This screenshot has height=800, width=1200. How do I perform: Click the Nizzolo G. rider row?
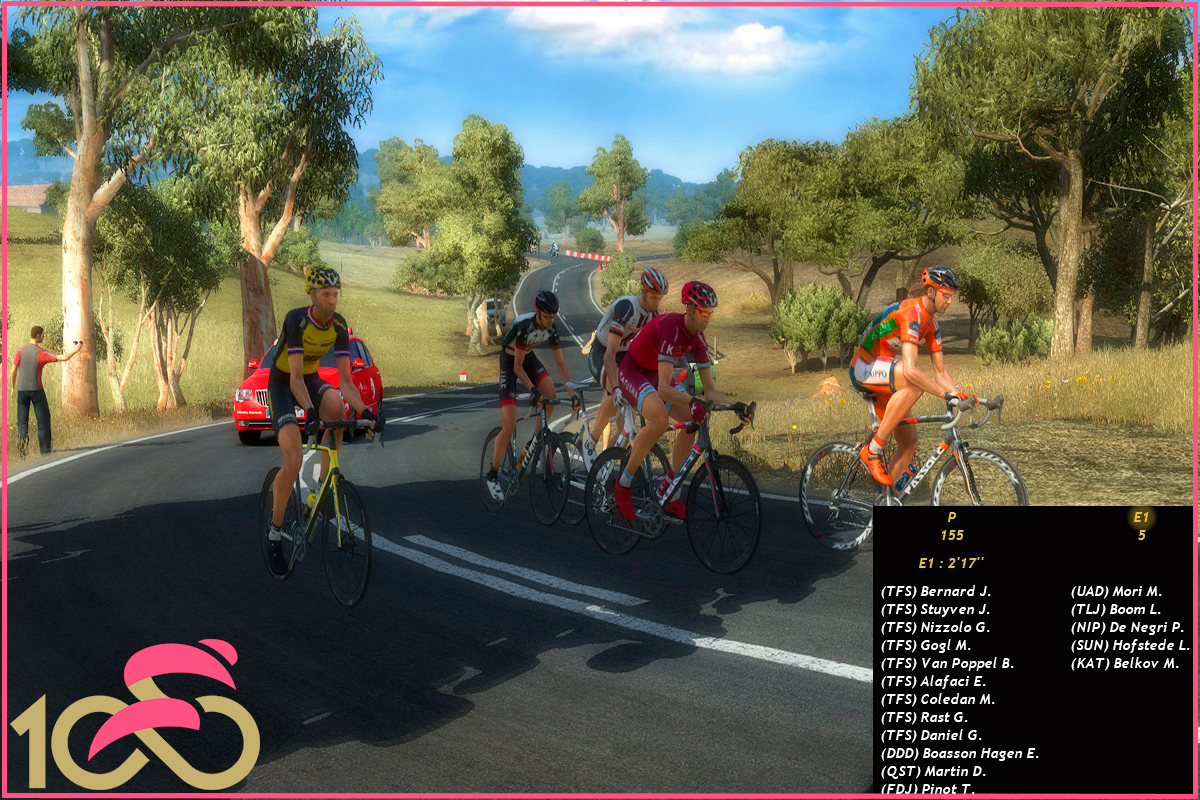935,627
